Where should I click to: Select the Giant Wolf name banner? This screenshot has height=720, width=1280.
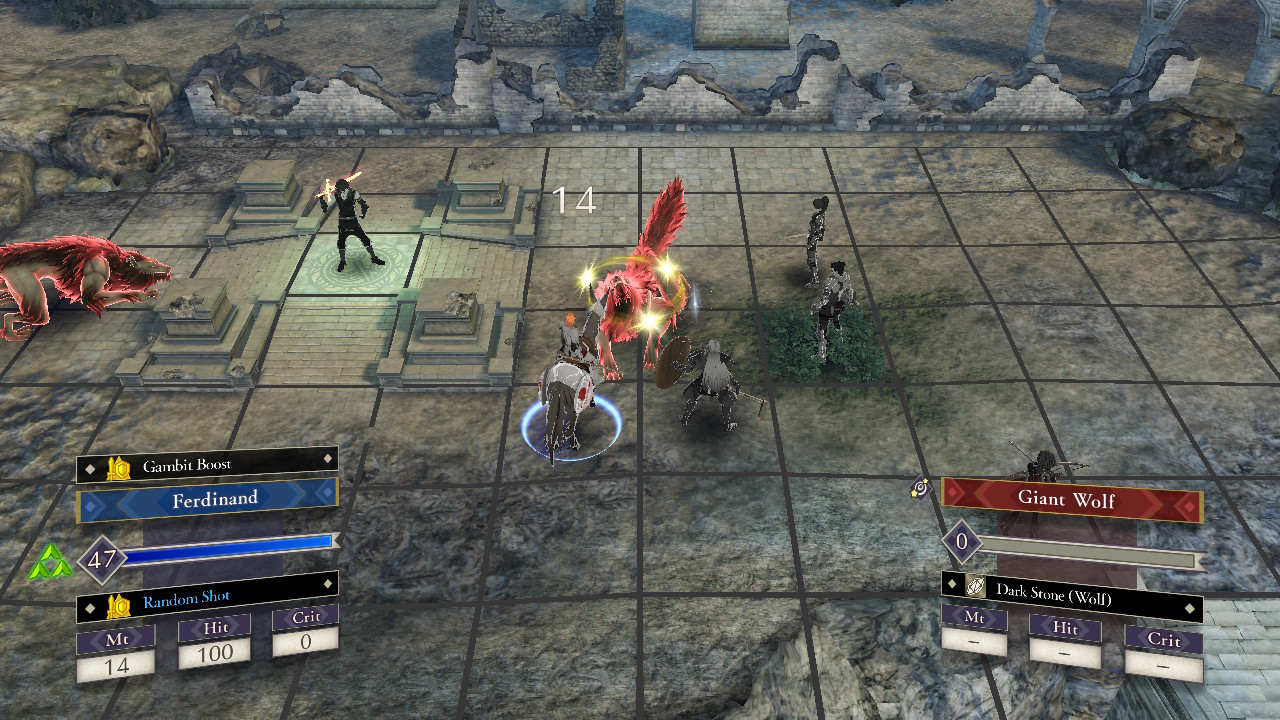click(x=1070, y=498)
